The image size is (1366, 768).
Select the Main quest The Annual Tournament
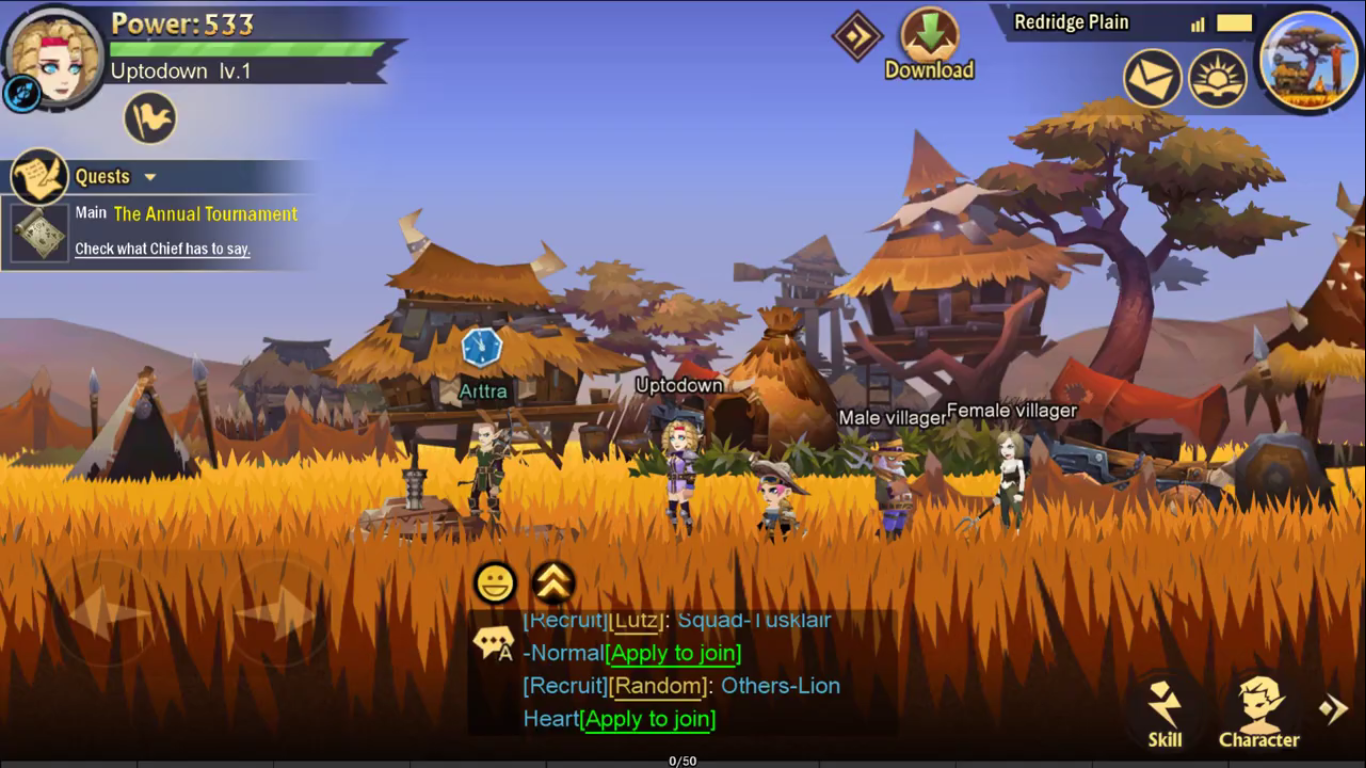tap(204, 214)
